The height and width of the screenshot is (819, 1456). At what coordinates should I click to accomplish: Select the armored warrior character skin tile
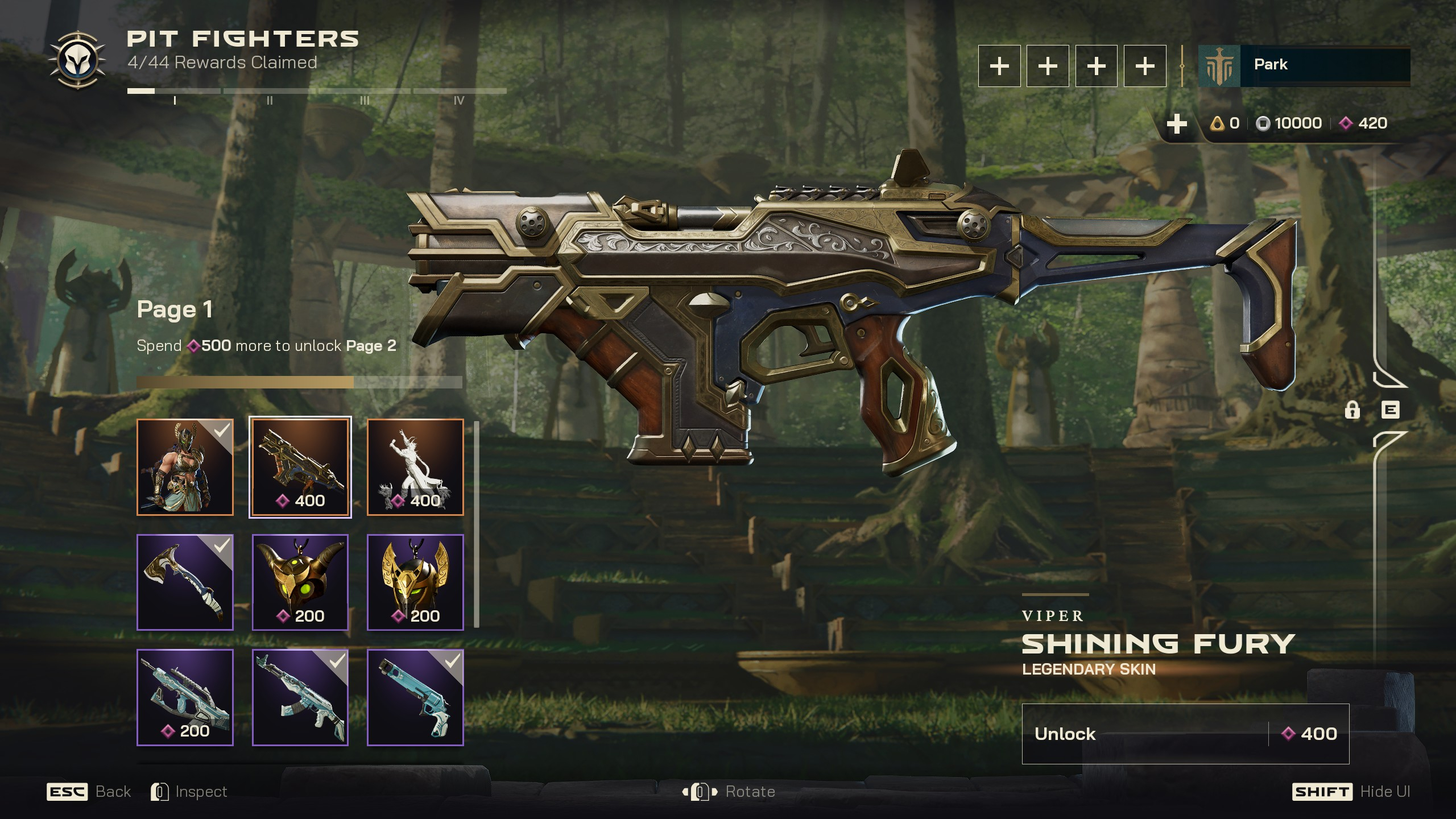click(185, 468)
